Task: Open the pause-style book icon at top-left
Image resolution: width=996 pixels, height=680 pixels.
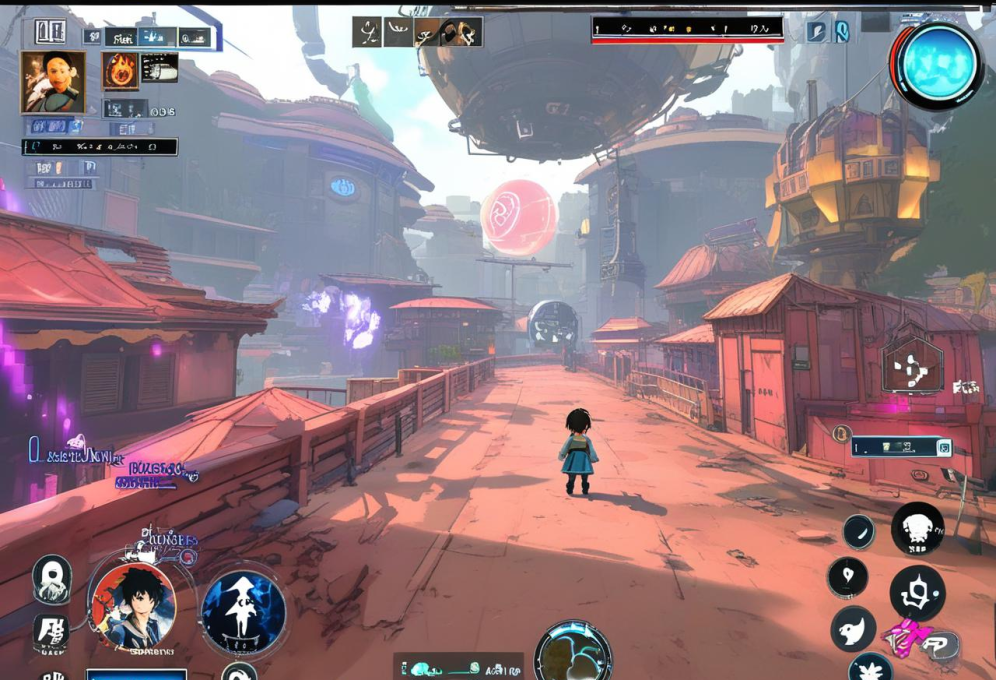Action: pos(49,32)
